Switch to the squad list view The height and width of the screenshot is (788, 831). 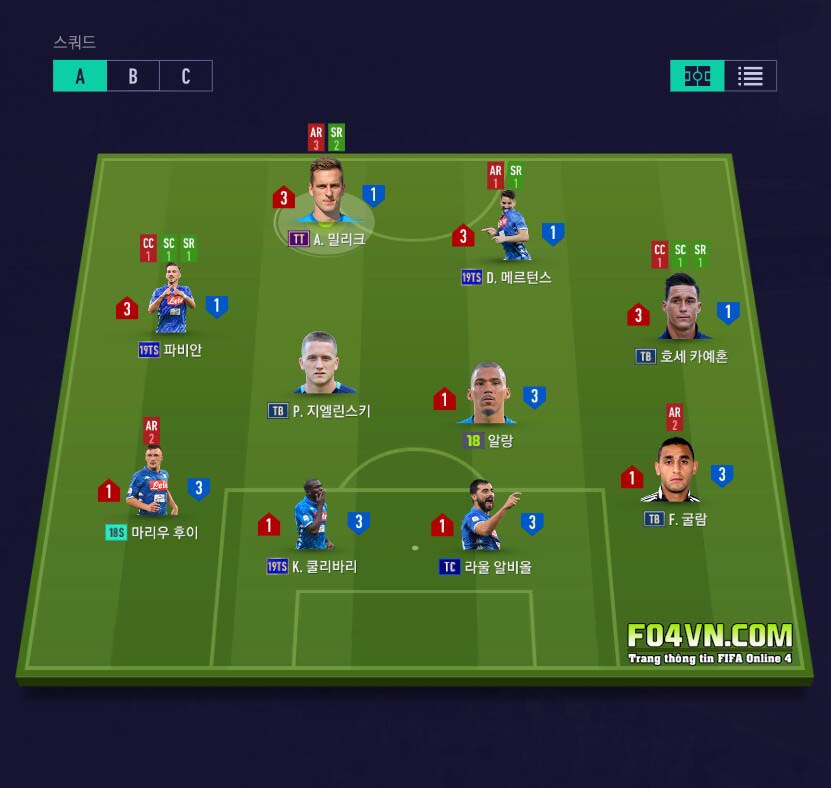coord(750,76)
